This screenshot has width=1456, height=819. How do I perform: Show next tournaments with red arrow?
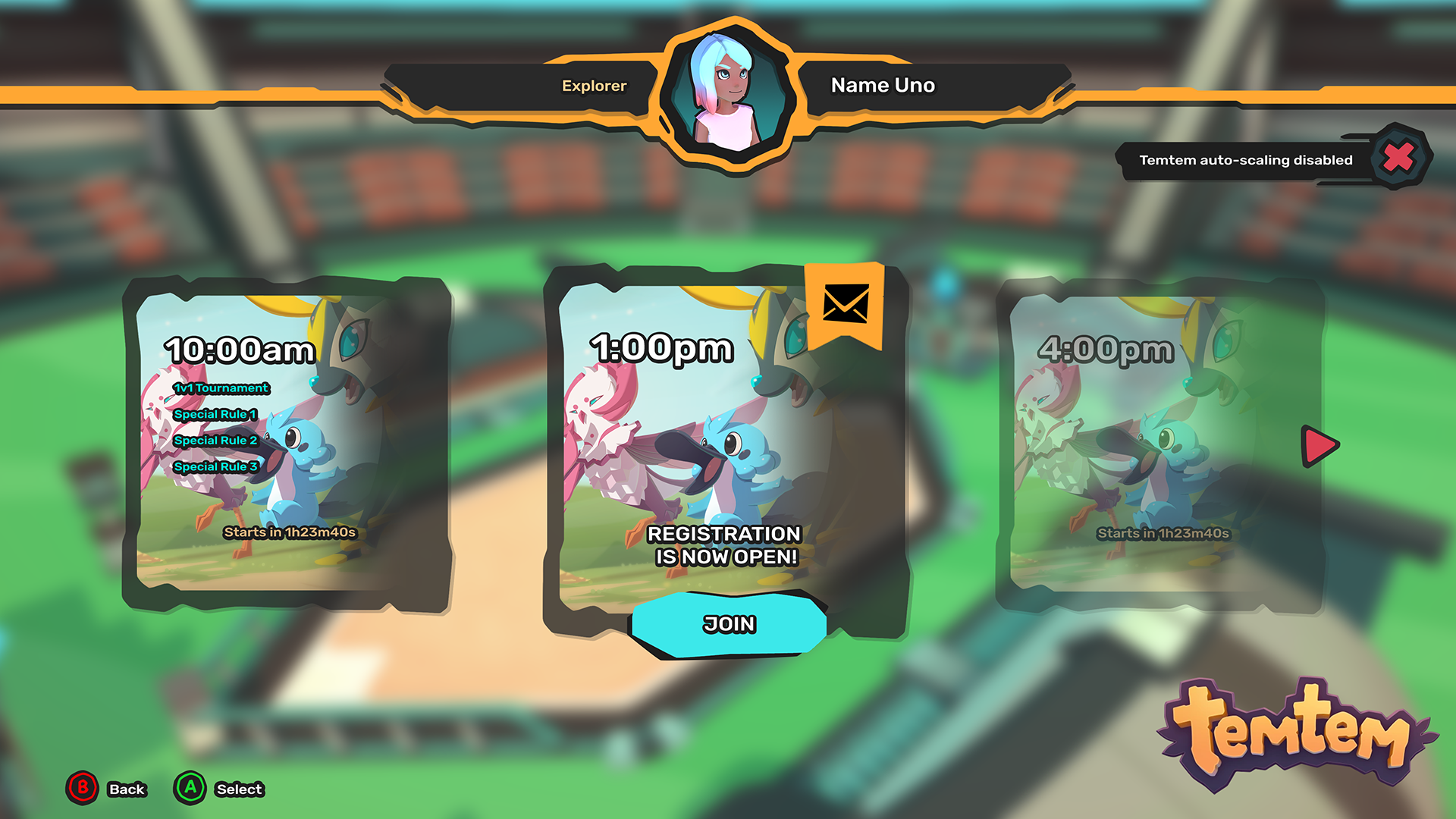pyautogui.click(x=1320, y=446)
